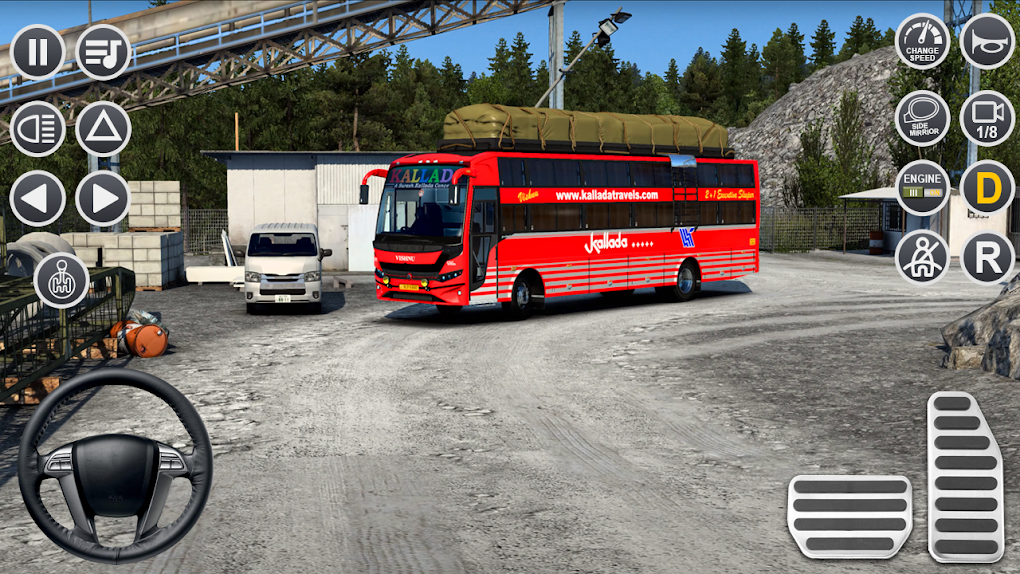
Task: Activate the hazard triangle button
Action: coord(103,128)
